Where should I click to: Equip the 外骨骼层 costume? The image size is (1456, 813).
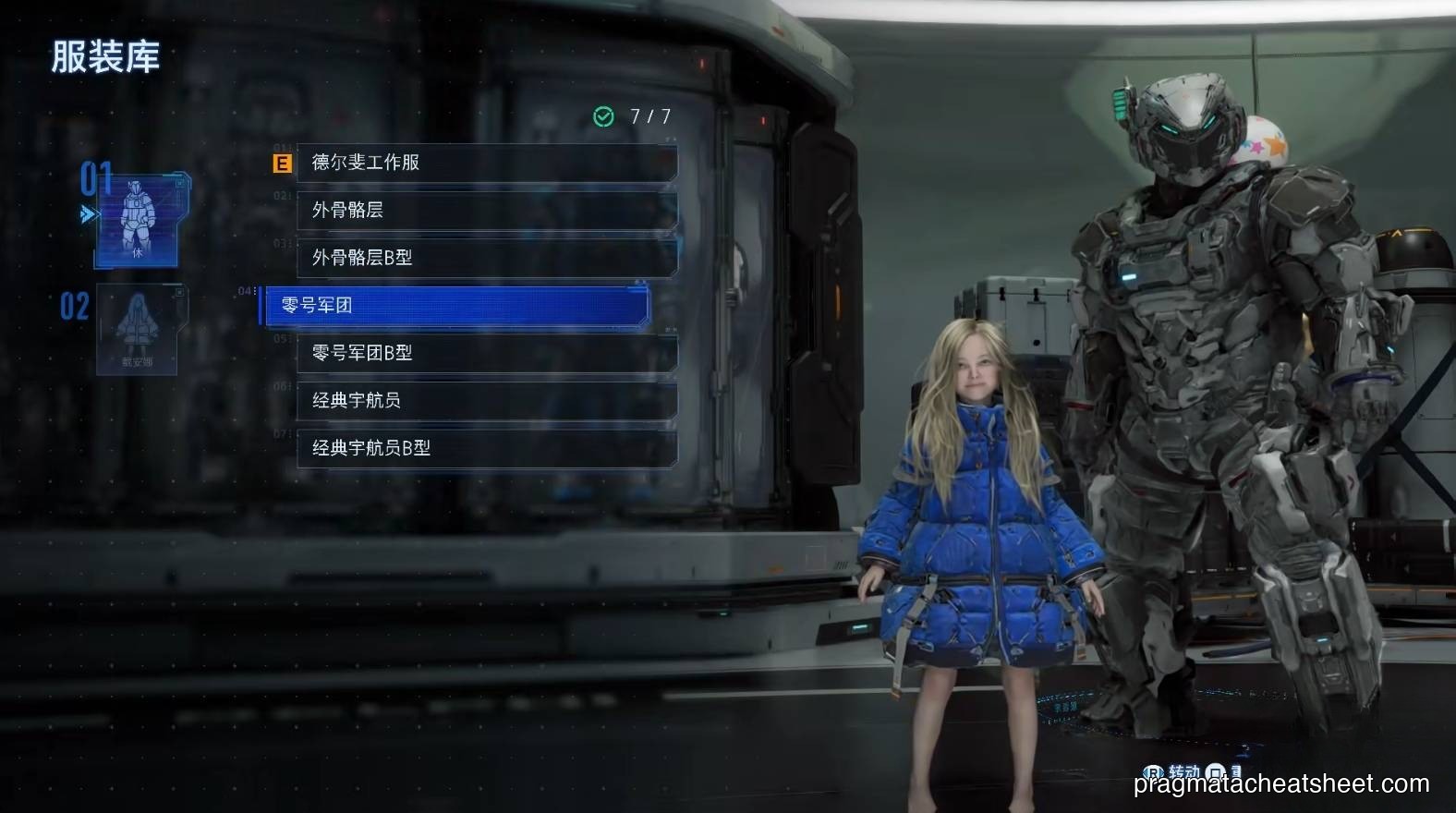tap(480, 211)
